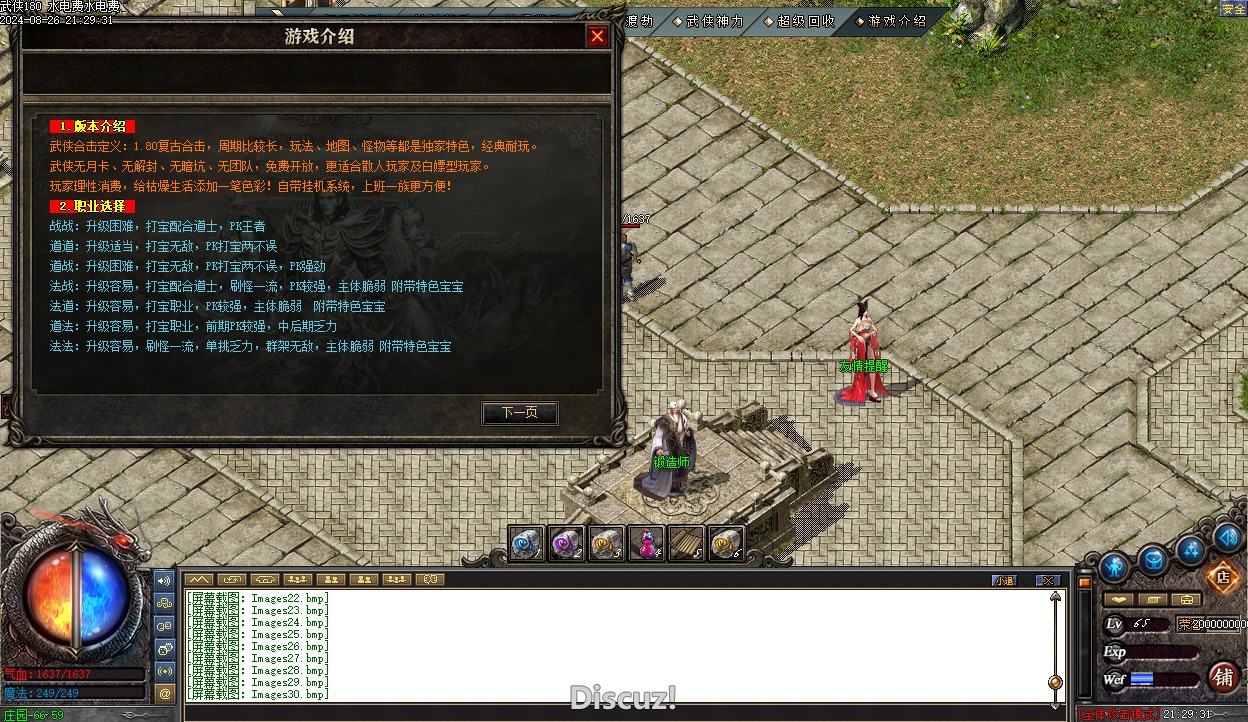Click the 小退 logout button
The height and width of the screenshot is (722, 1248).
[1003, 580]
